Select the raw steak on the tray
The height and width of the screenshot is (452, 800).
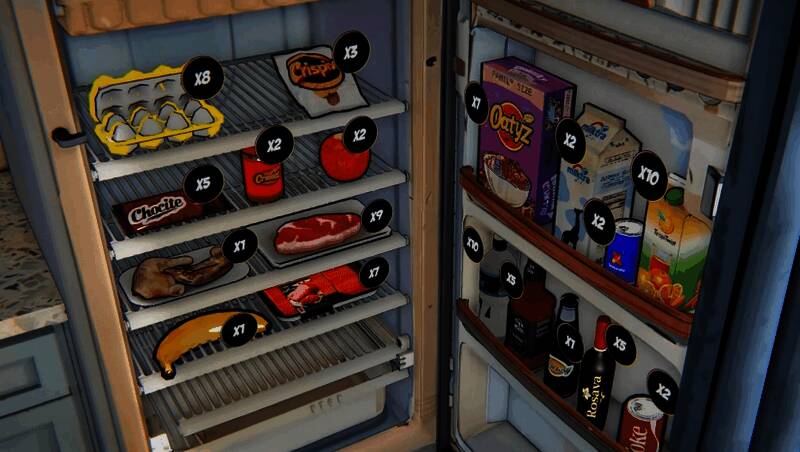[315, 233]
